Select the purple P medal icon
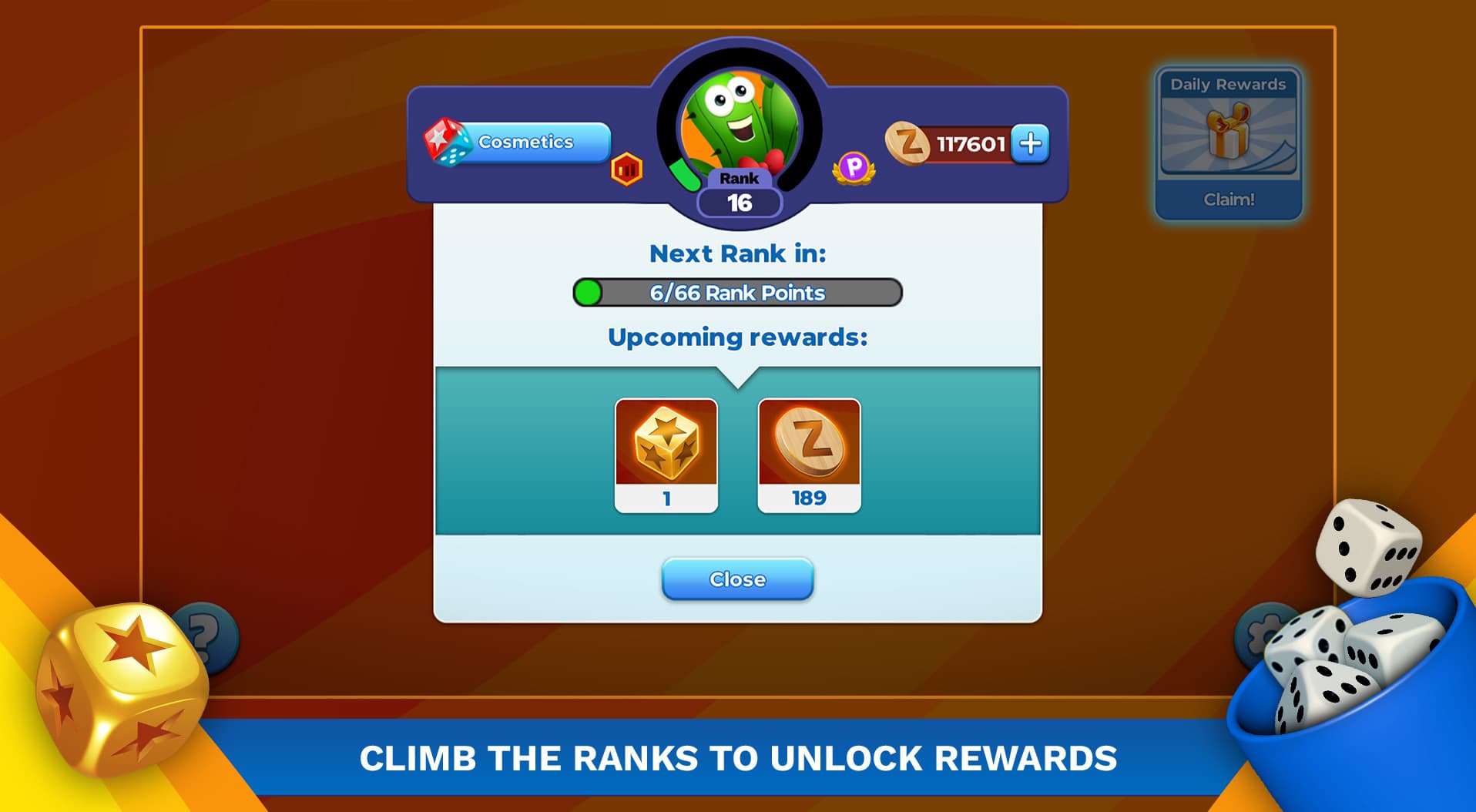 coord(854,166)
